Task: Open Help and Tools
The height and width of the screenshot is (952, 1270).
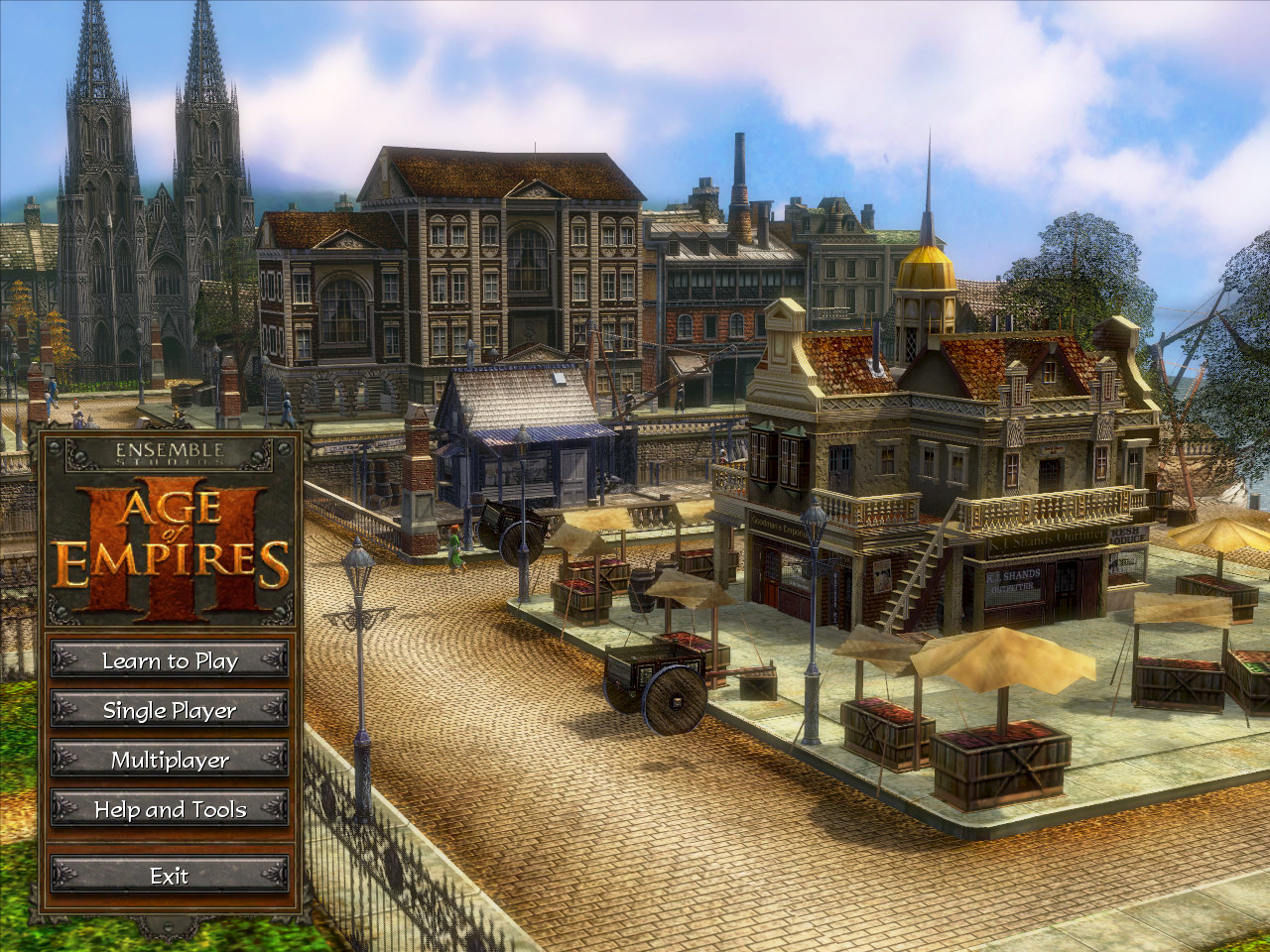Action: click(170, 809)
